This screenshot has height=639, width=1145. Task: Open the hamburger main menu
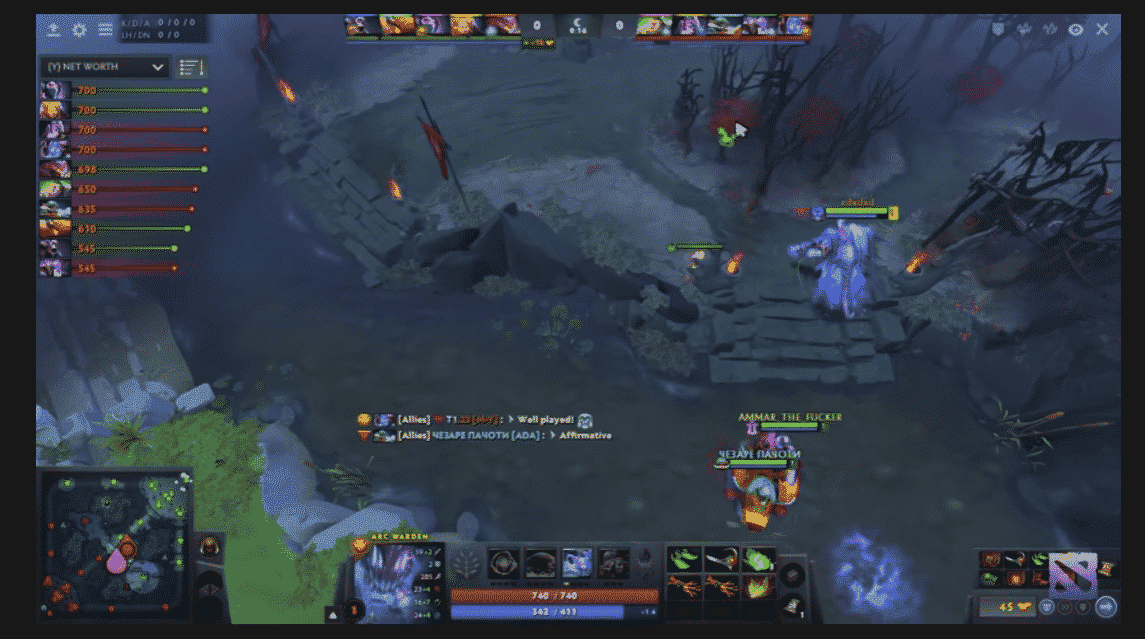pyautogui.click(x=104, y=30)
